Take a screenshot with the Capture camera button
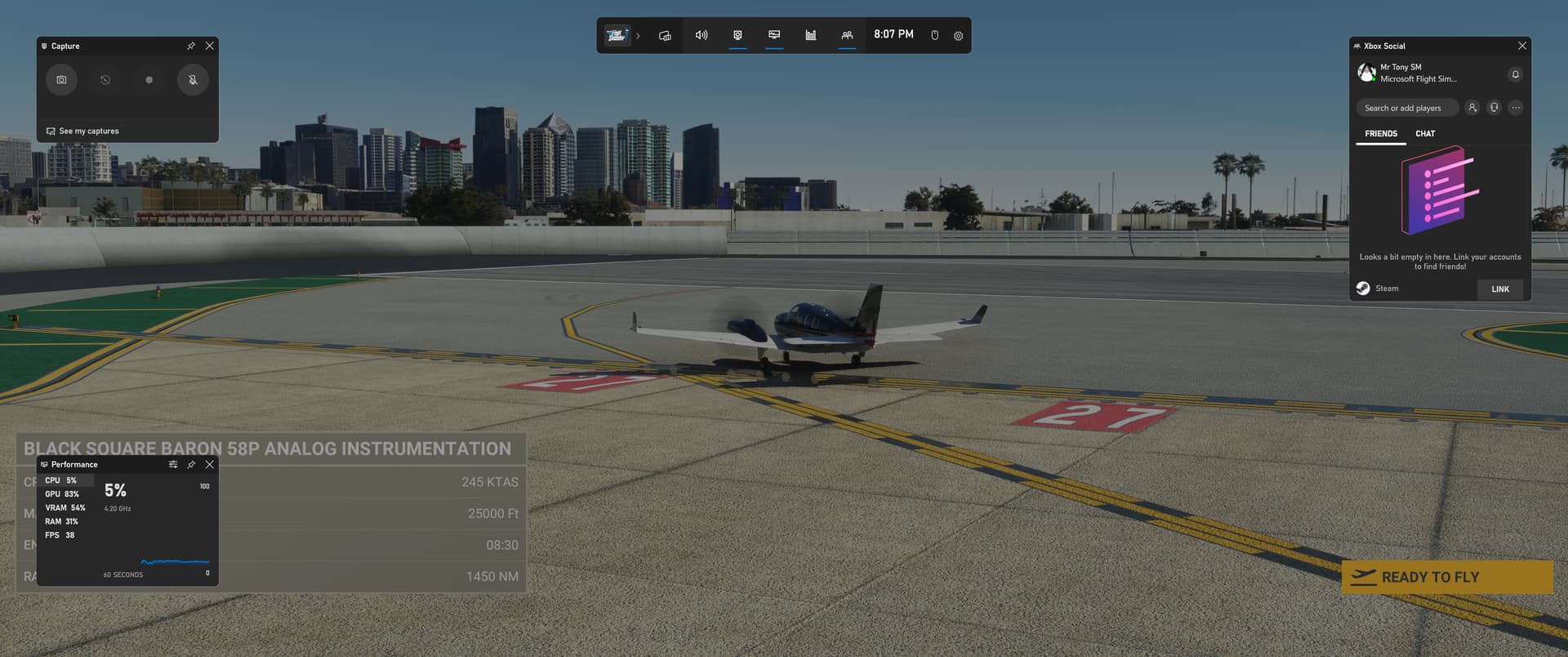The width and height of the screenshot is (1568, 657). (x=61, y=80)
